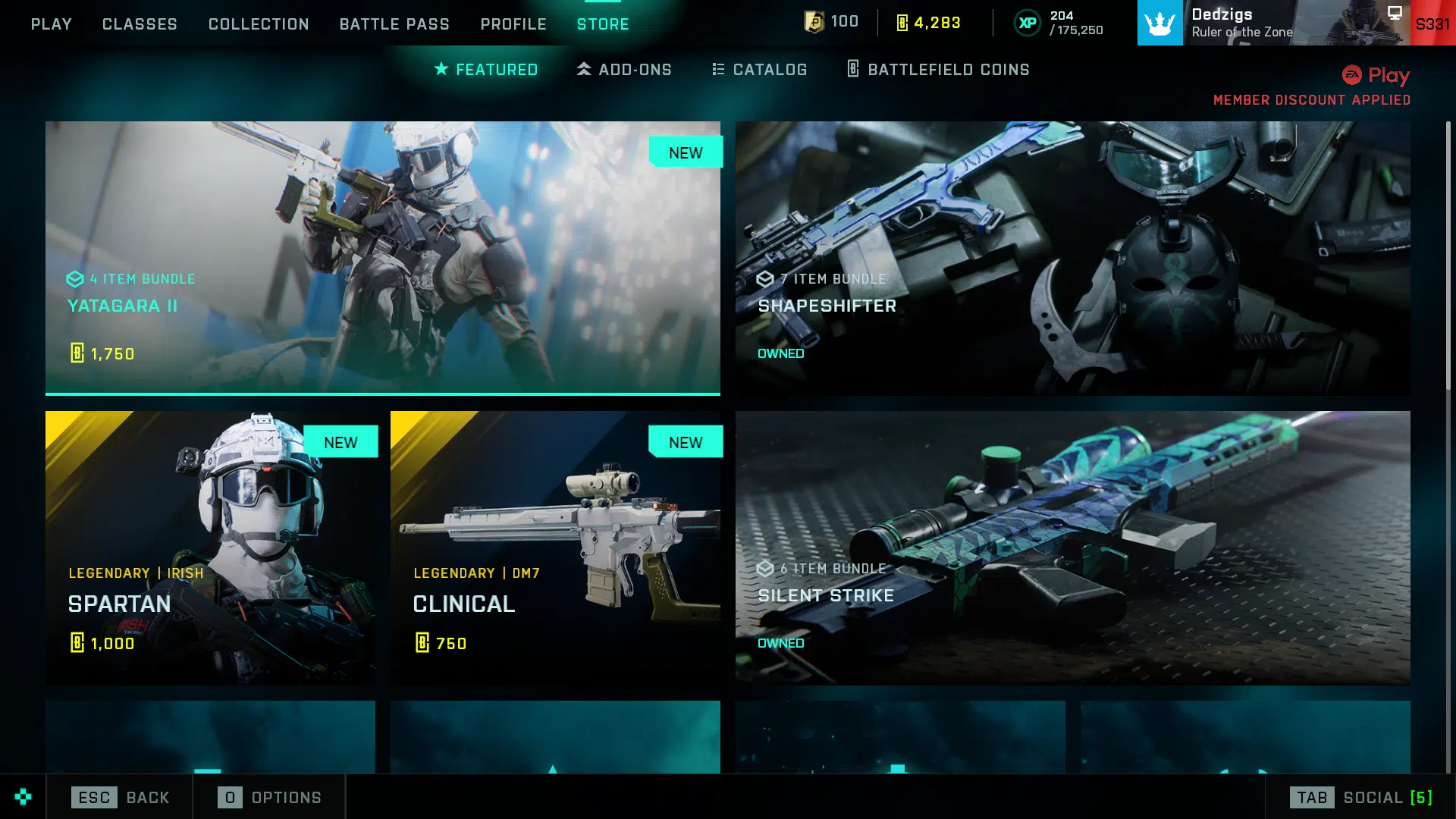Image resolution: width=1456 pixels, height=819 pixels.
Task: View the Silent Strike bundle
Action: [x=1072, y=548]
